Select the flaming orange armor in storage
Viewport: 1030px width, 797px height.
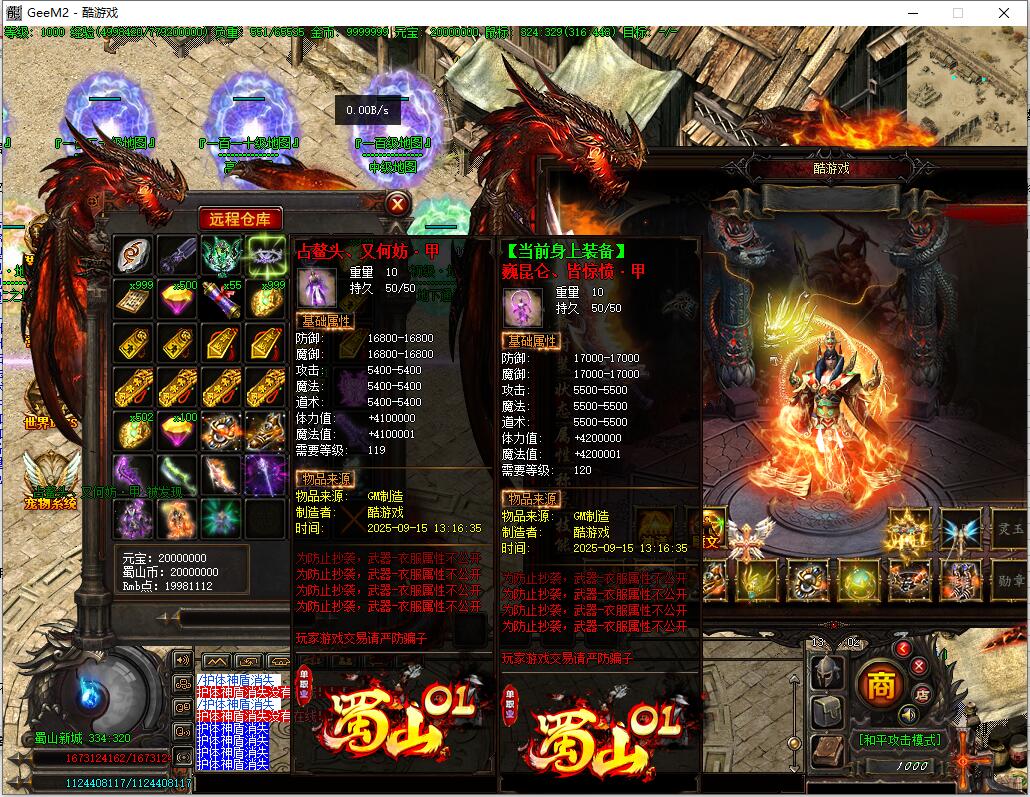pyautogui.click(x=178, y=517)
